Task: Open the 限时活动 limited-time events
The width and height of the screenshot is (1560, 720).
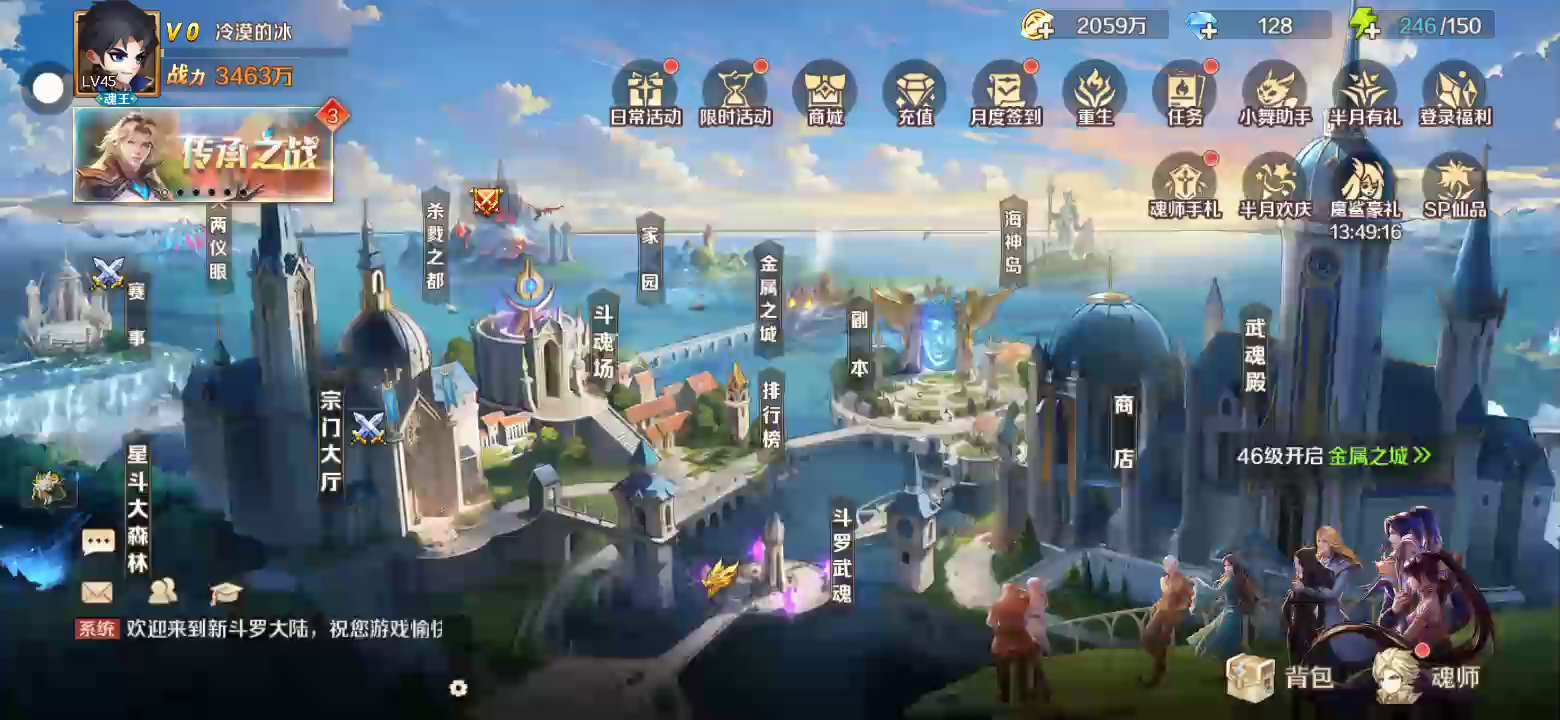Action: click(735, 92)
